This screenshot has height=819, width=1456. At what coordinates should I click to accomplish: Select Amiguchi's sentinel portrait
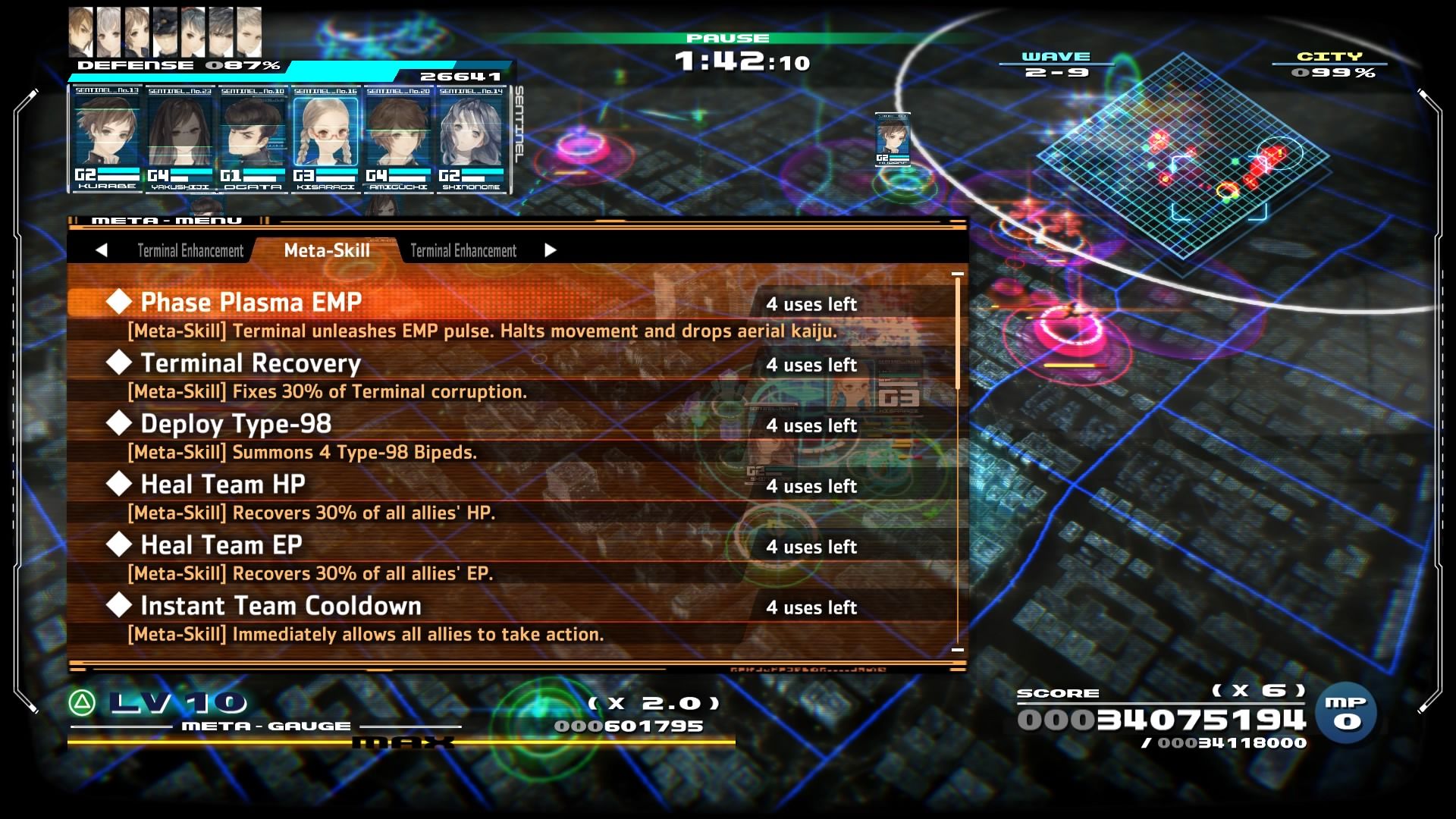(x=397, y=136)
